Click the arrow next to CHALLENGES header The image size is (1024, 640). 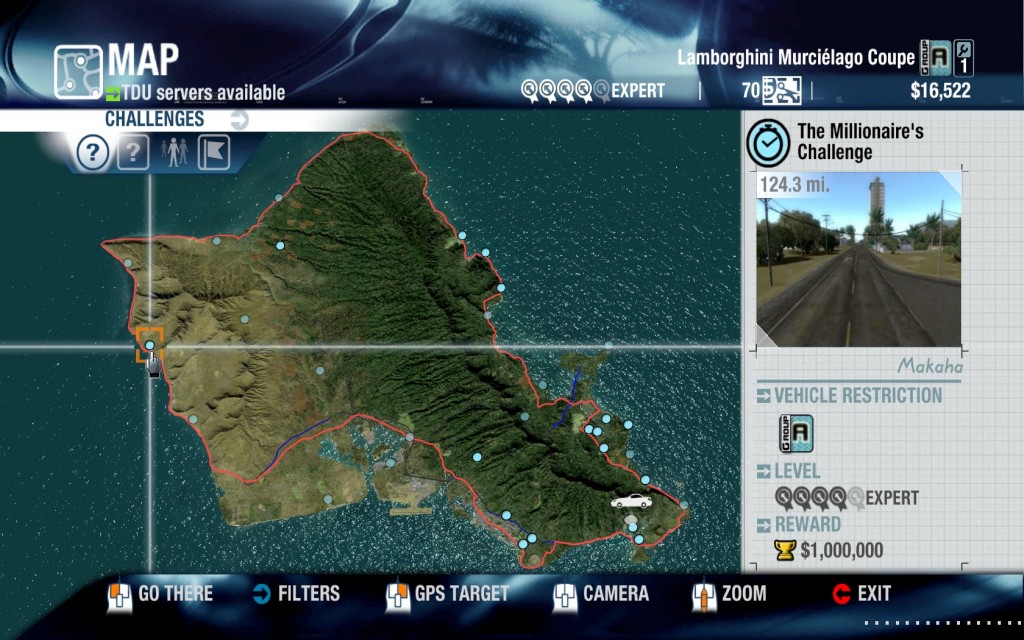(x=238, y=120)
